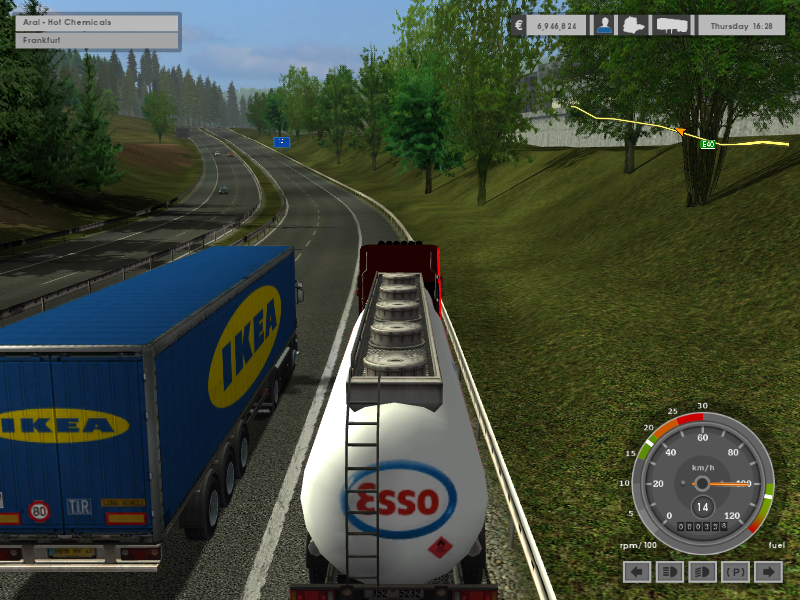
Task: Open the driver profile icon
Action: (604, 26)
